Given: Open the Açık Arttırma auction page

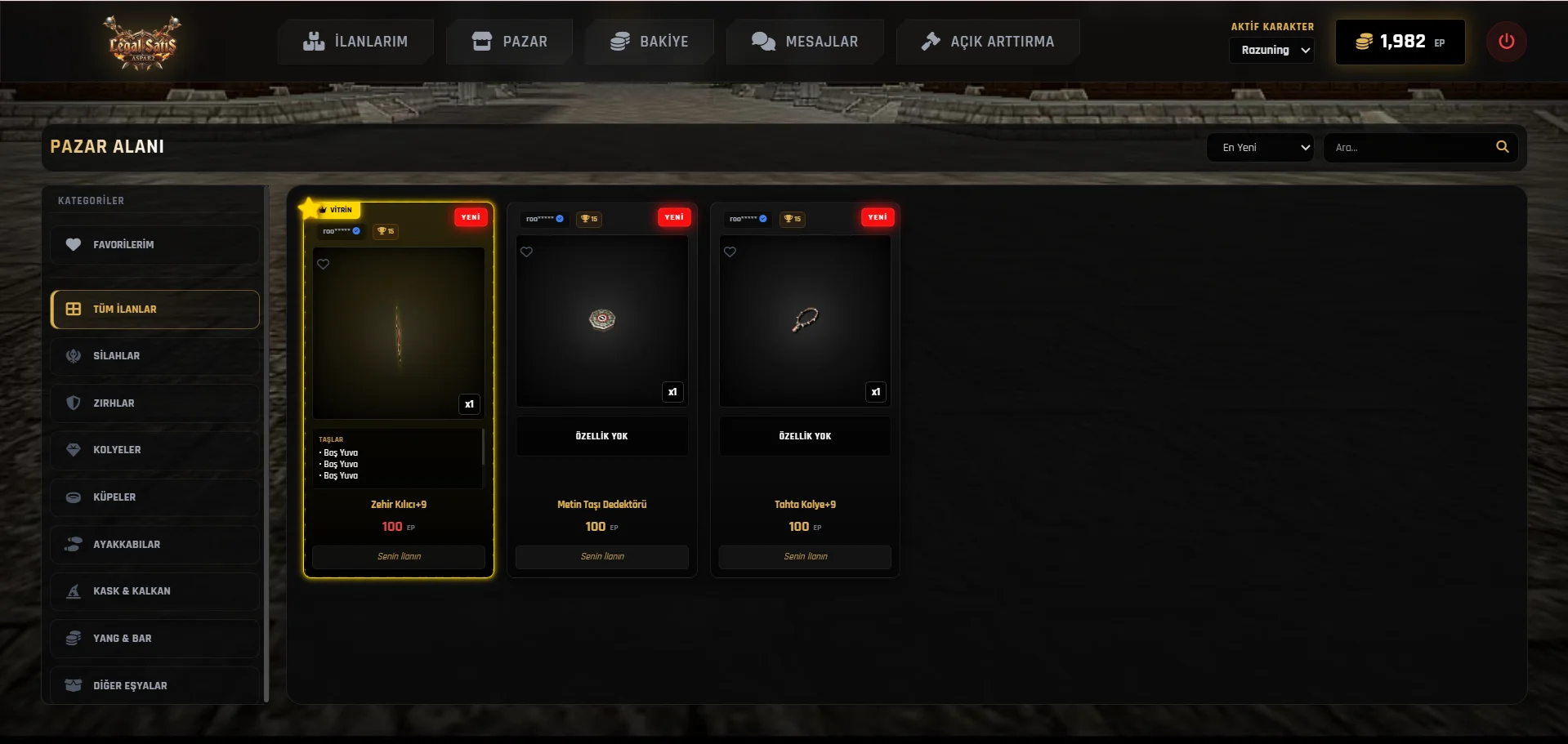Looking at the screenshot, I should tap(987, 42).
